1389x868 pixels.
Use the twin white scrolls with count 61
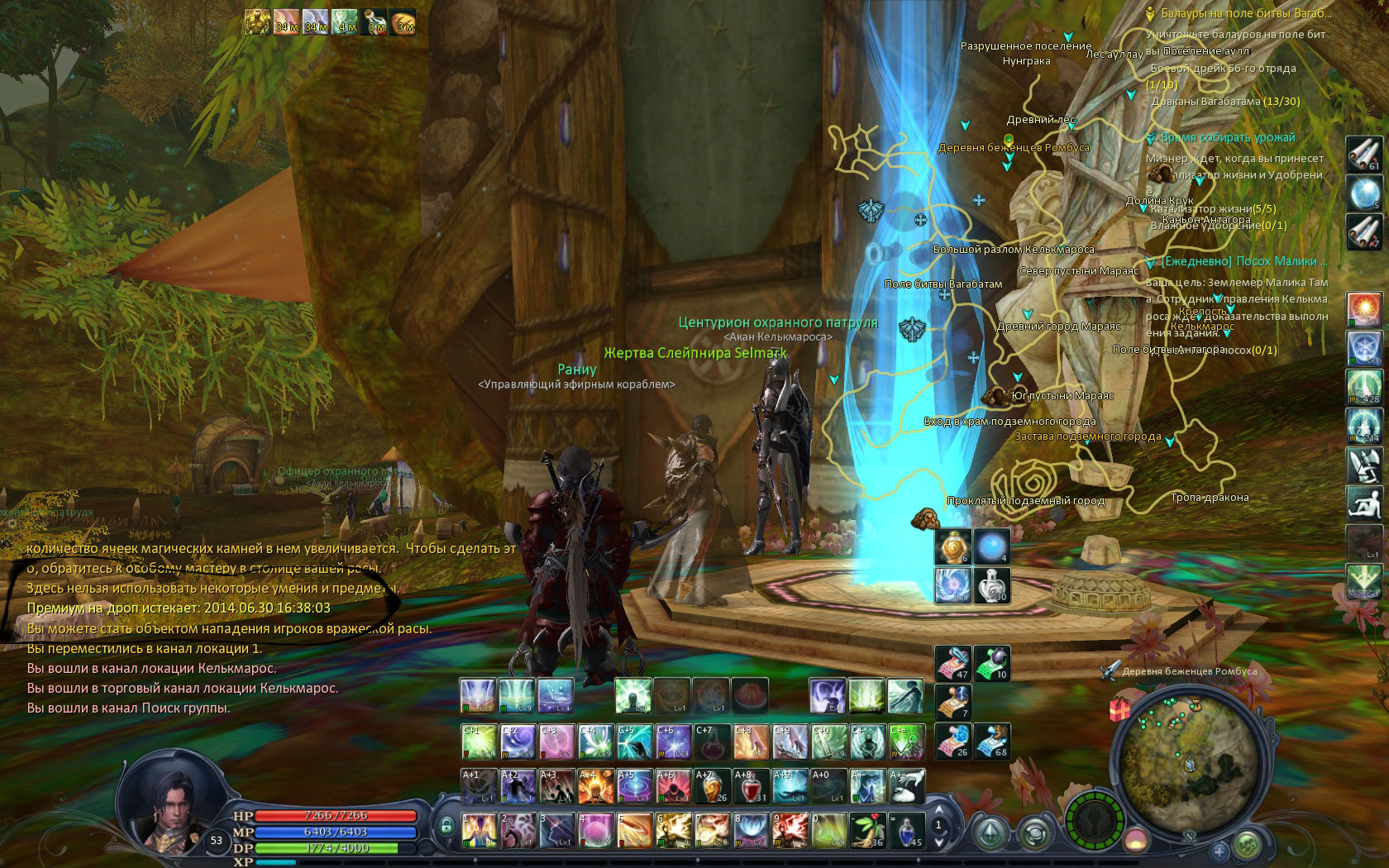coord(1364,154)
